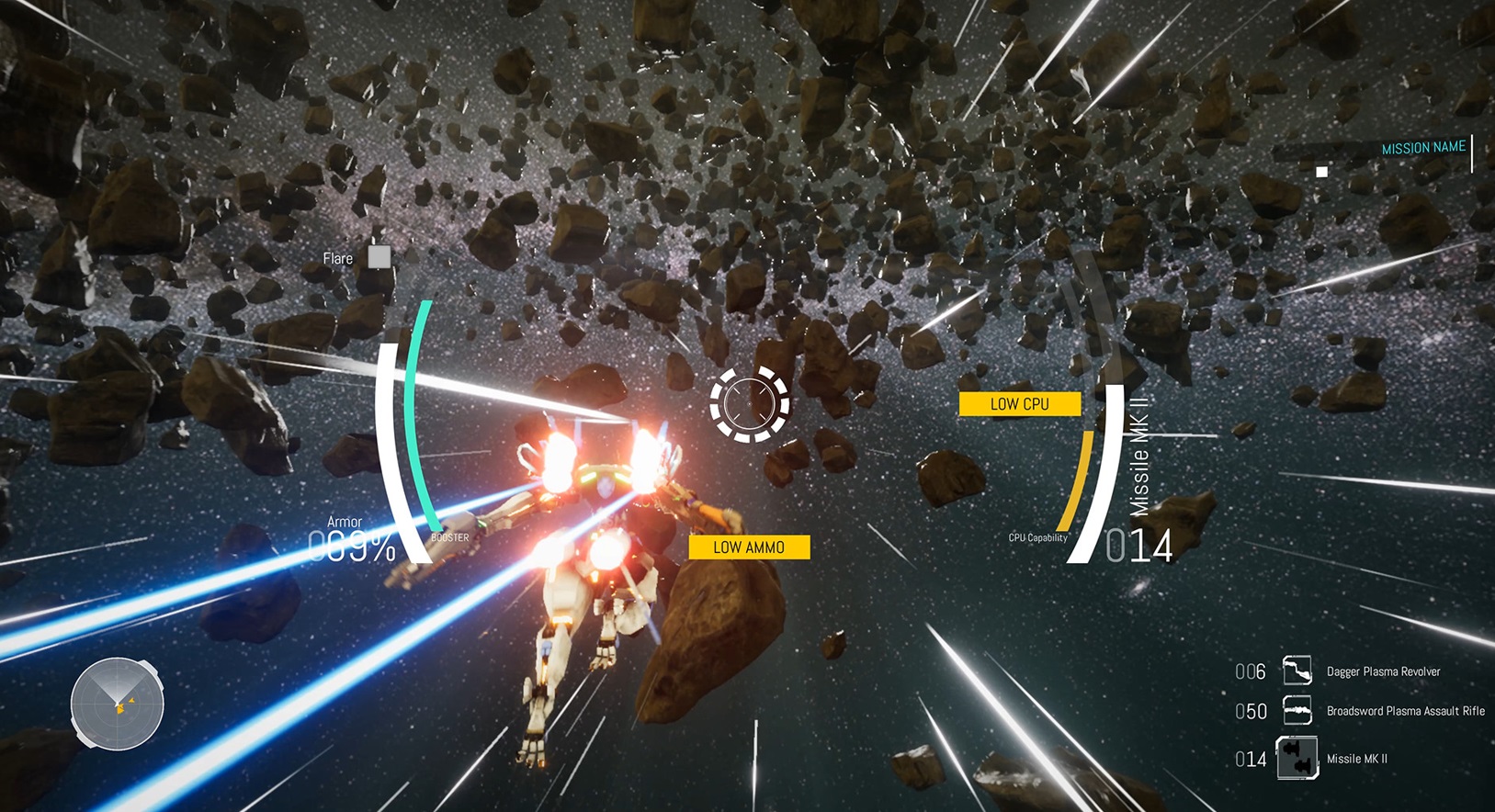Select the Dagger Plasma Revolver weapon icon
This screenshot has width=1495, height=812.
(1298, 671)
